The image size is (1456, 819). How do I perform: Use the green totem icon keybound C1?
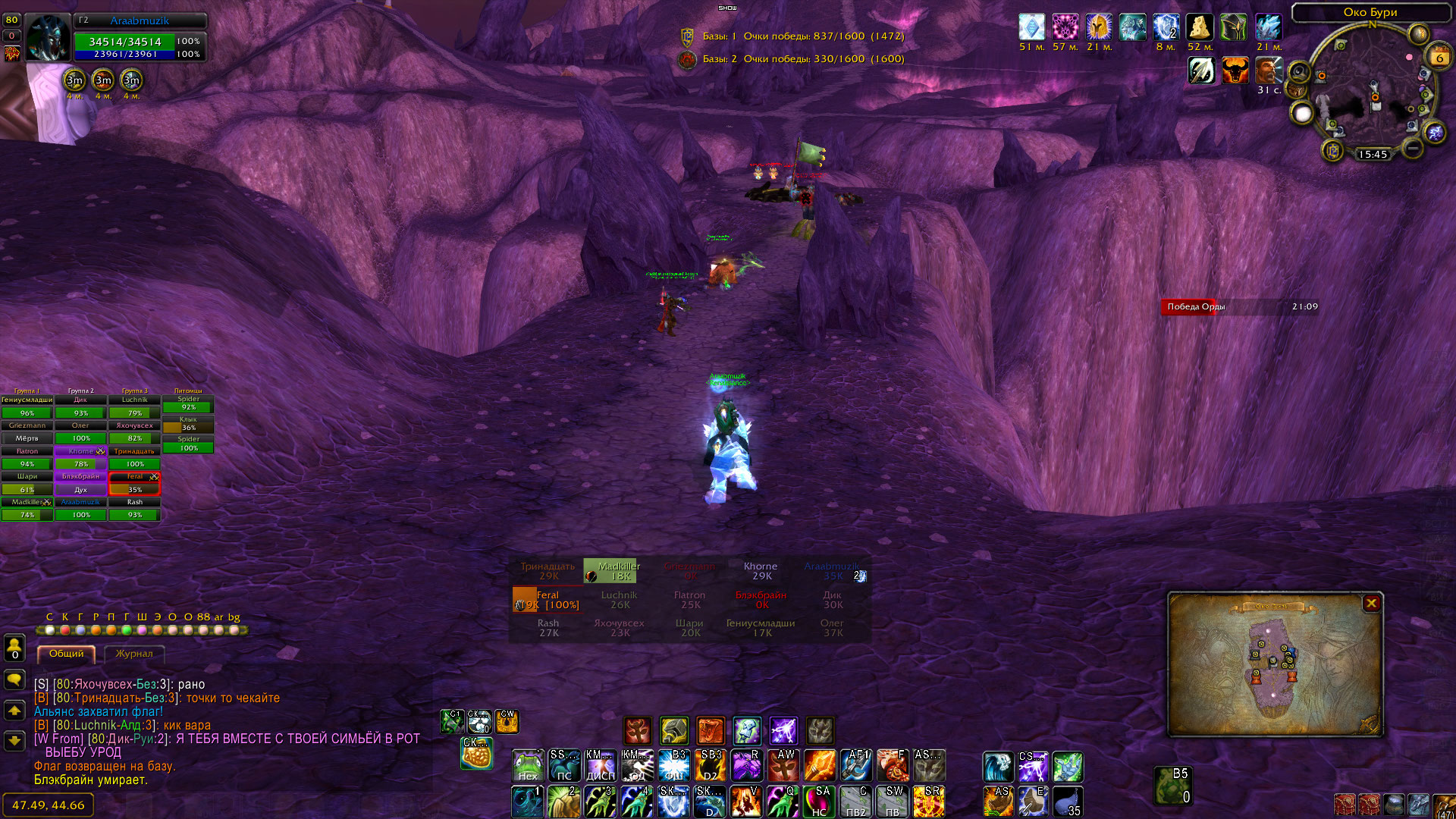point(452,721)
